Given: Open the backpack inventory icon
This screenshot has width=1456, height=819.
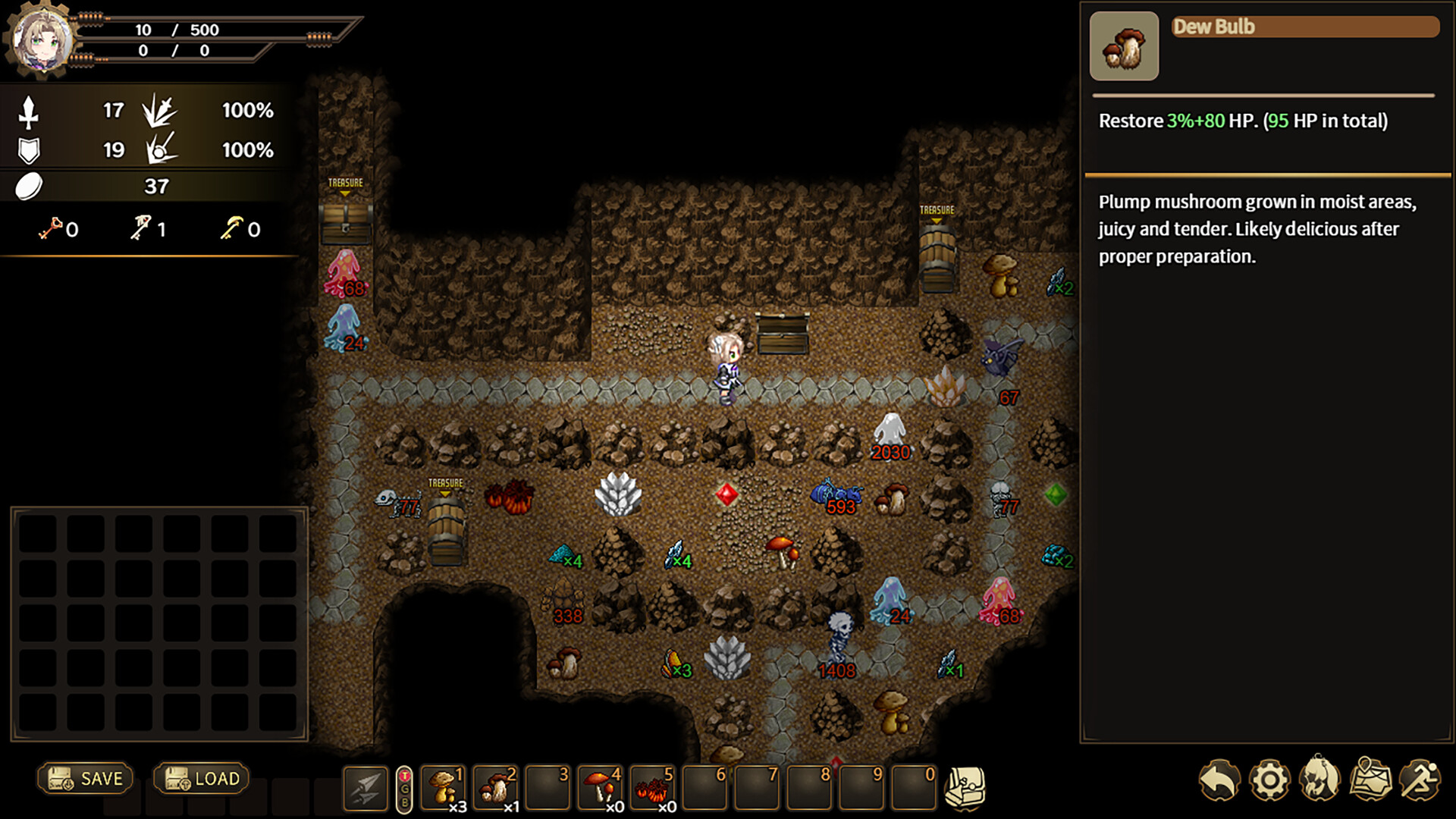Looking at the screenshot, I should pos(965,788).
